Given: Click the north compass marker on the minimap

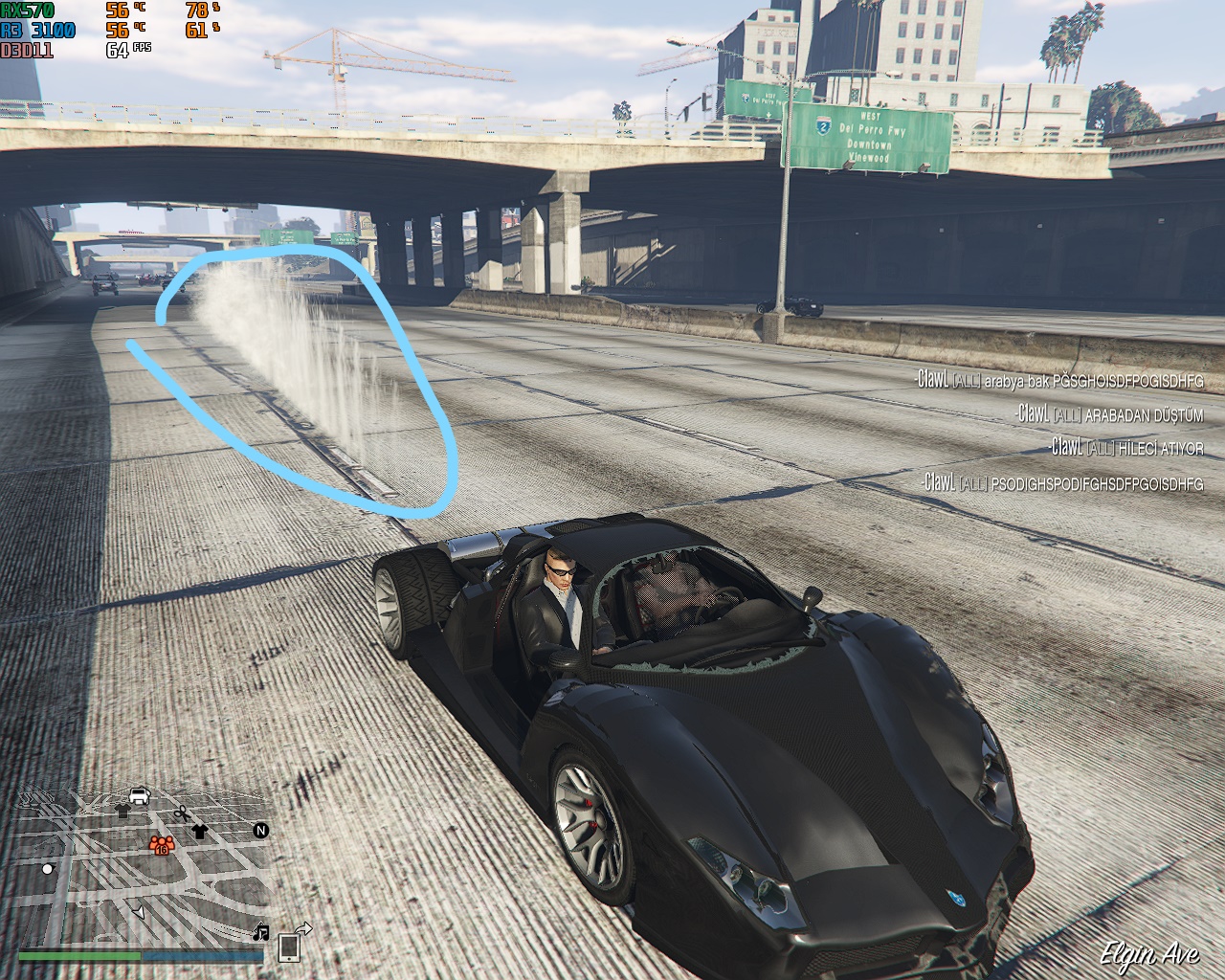Looking at the screenshot, I should 260,831.
